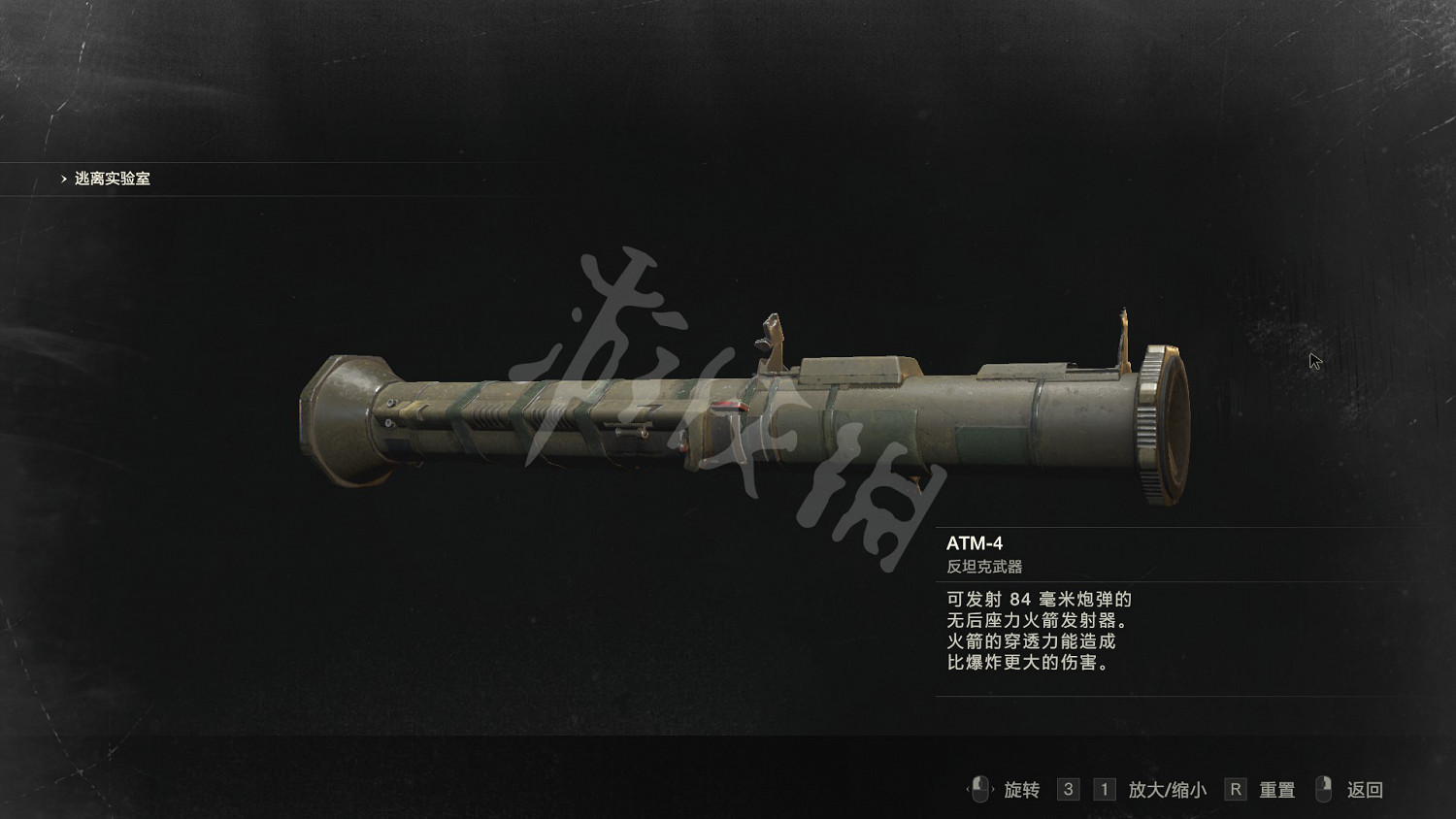Select the 逃离实验室 menu entry
The height and width of the screenshot is (819, 1456).
[x=114, y=179]
